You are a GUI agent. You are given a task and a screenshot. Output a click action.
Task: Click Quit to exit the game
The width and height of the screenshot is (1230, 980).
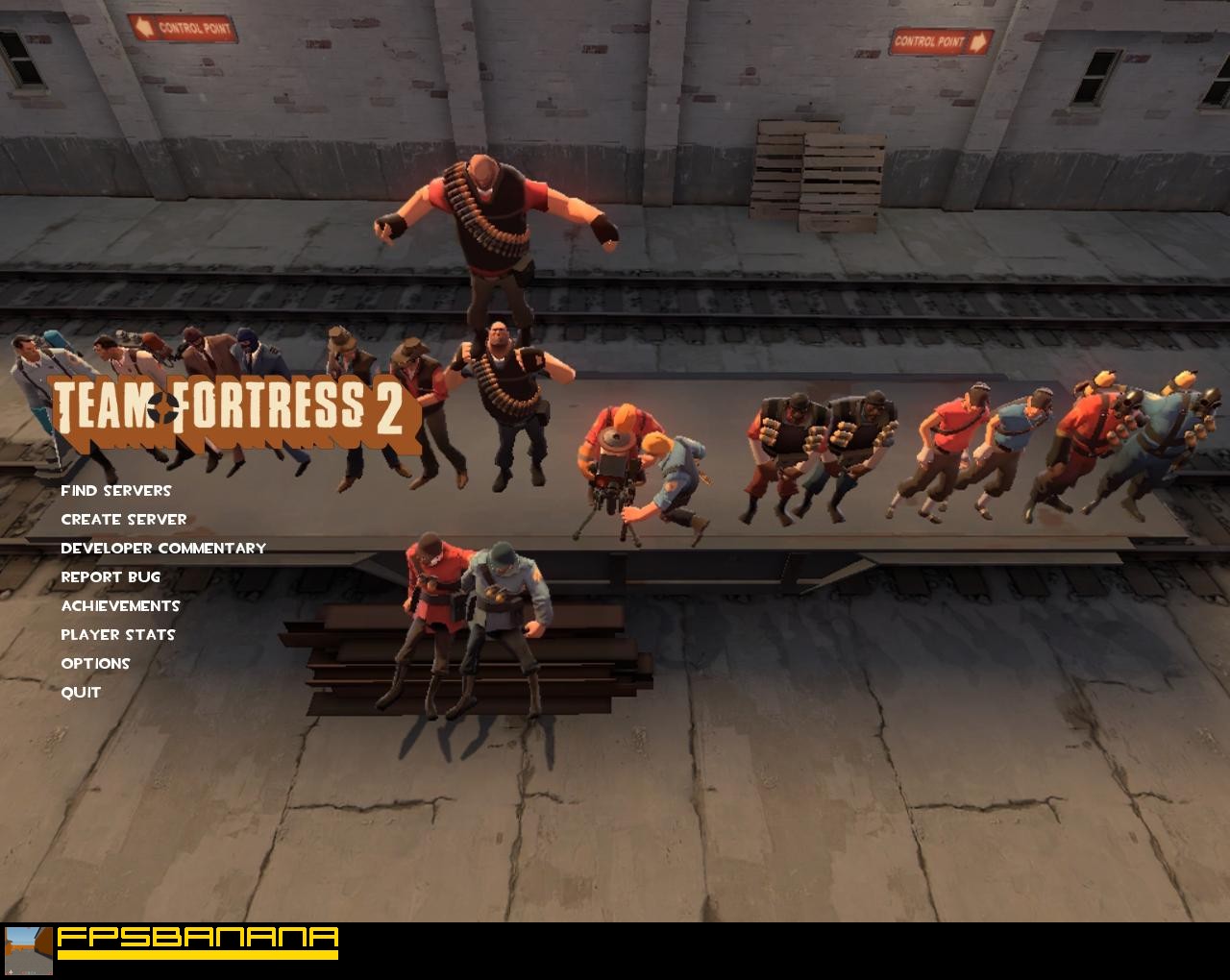(81, 692)
